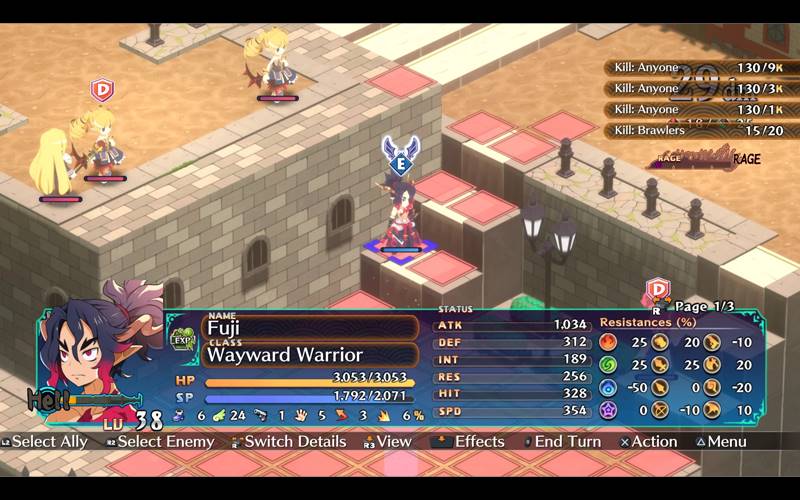This screenshot has width=800, height=500.
Task: Select the purple star resistance icon
Action: pyautogui.click(x=608, y=410)
